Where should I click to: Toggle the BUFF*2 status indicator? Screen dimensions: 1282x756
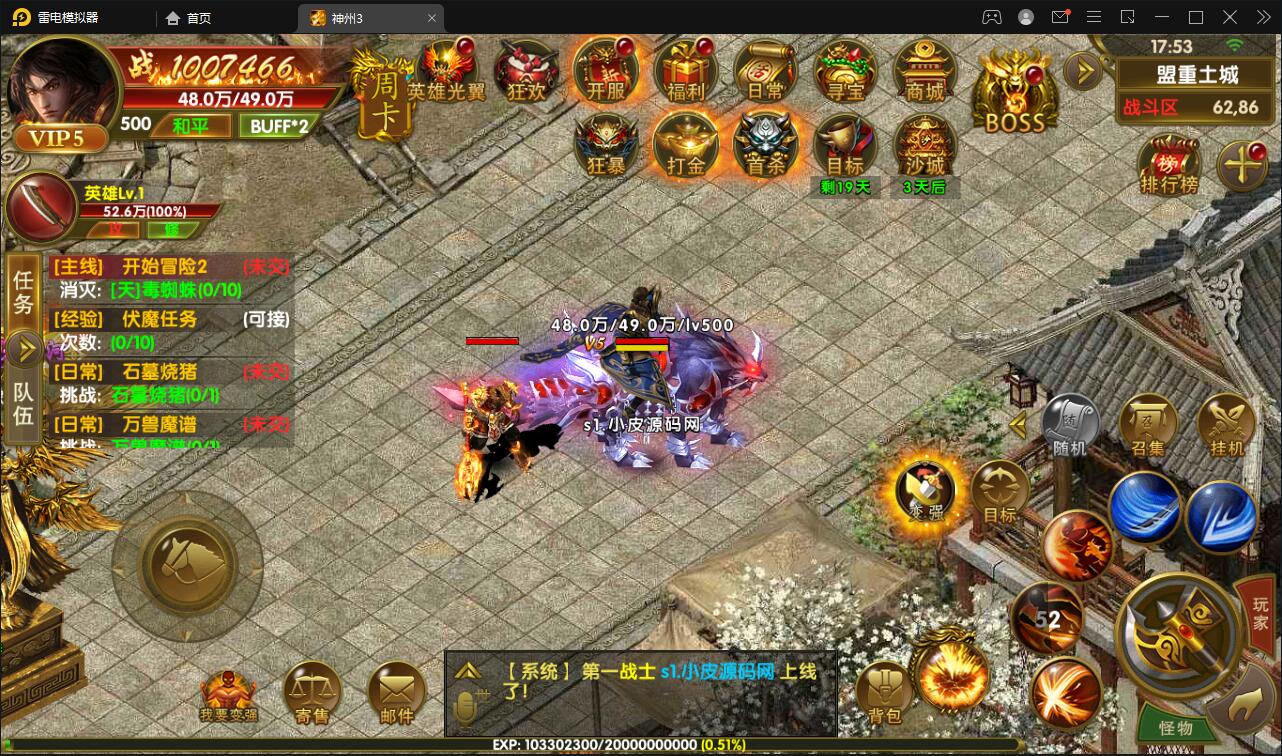(280, 125)
